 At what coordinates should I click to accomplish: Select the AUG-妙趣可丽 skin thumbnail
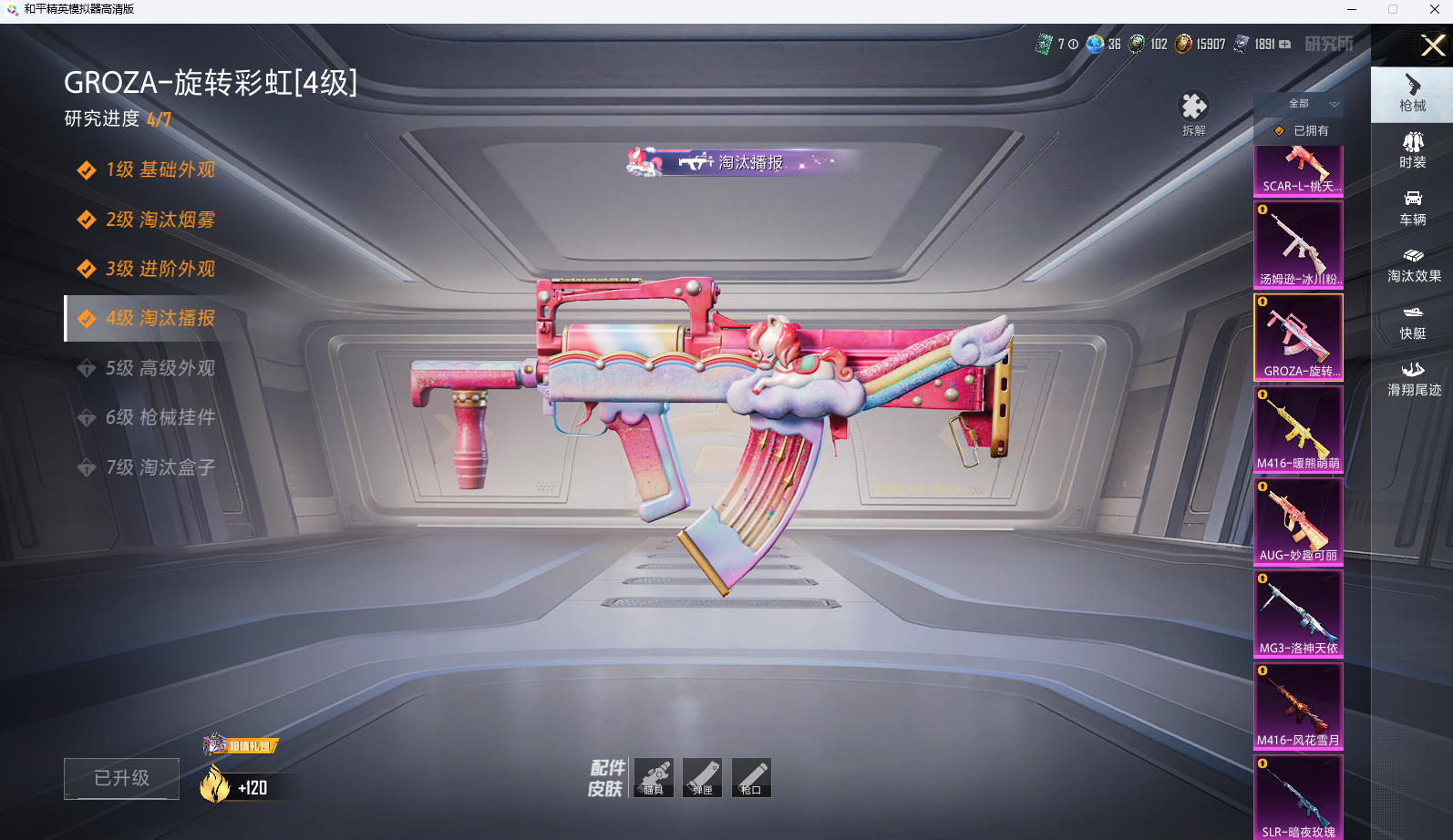click(1298, 520)
